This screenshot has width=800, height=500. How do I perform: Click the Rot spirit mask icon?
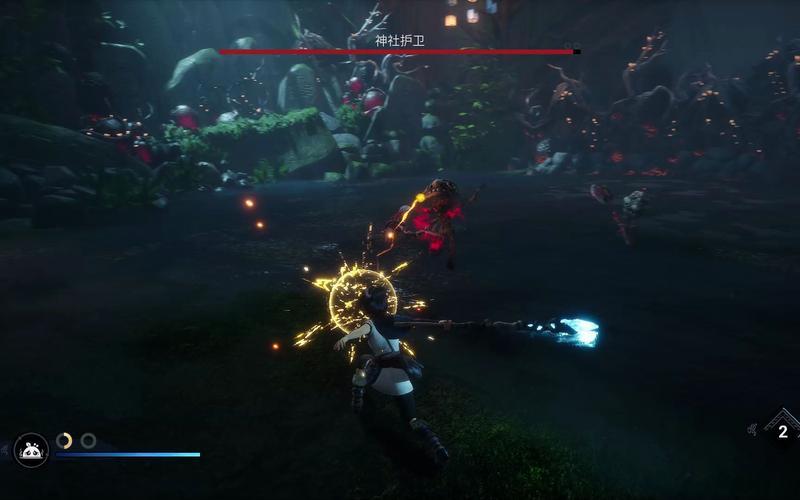[31, 451]
